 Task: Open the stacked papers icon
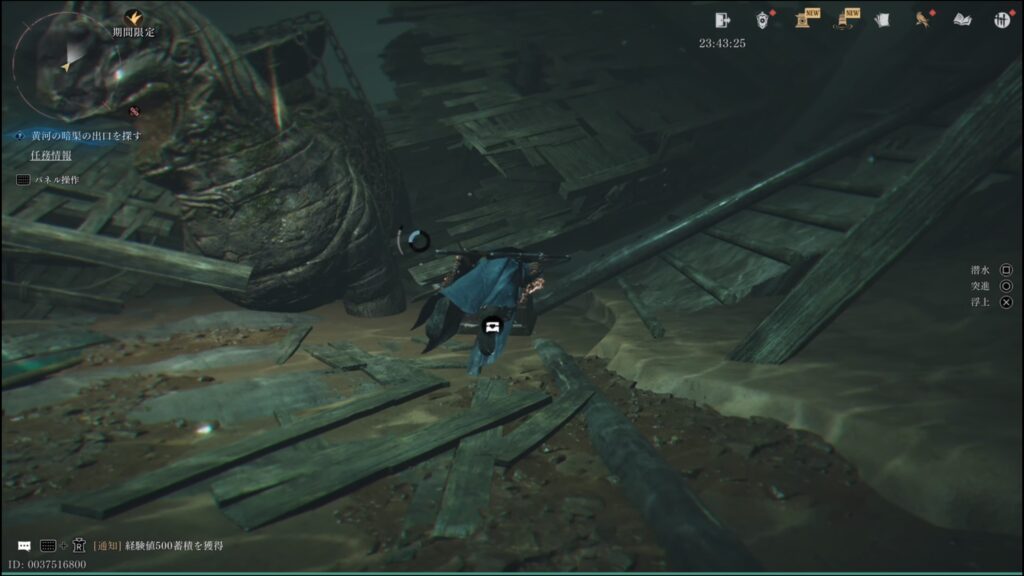tap(882, 19)
